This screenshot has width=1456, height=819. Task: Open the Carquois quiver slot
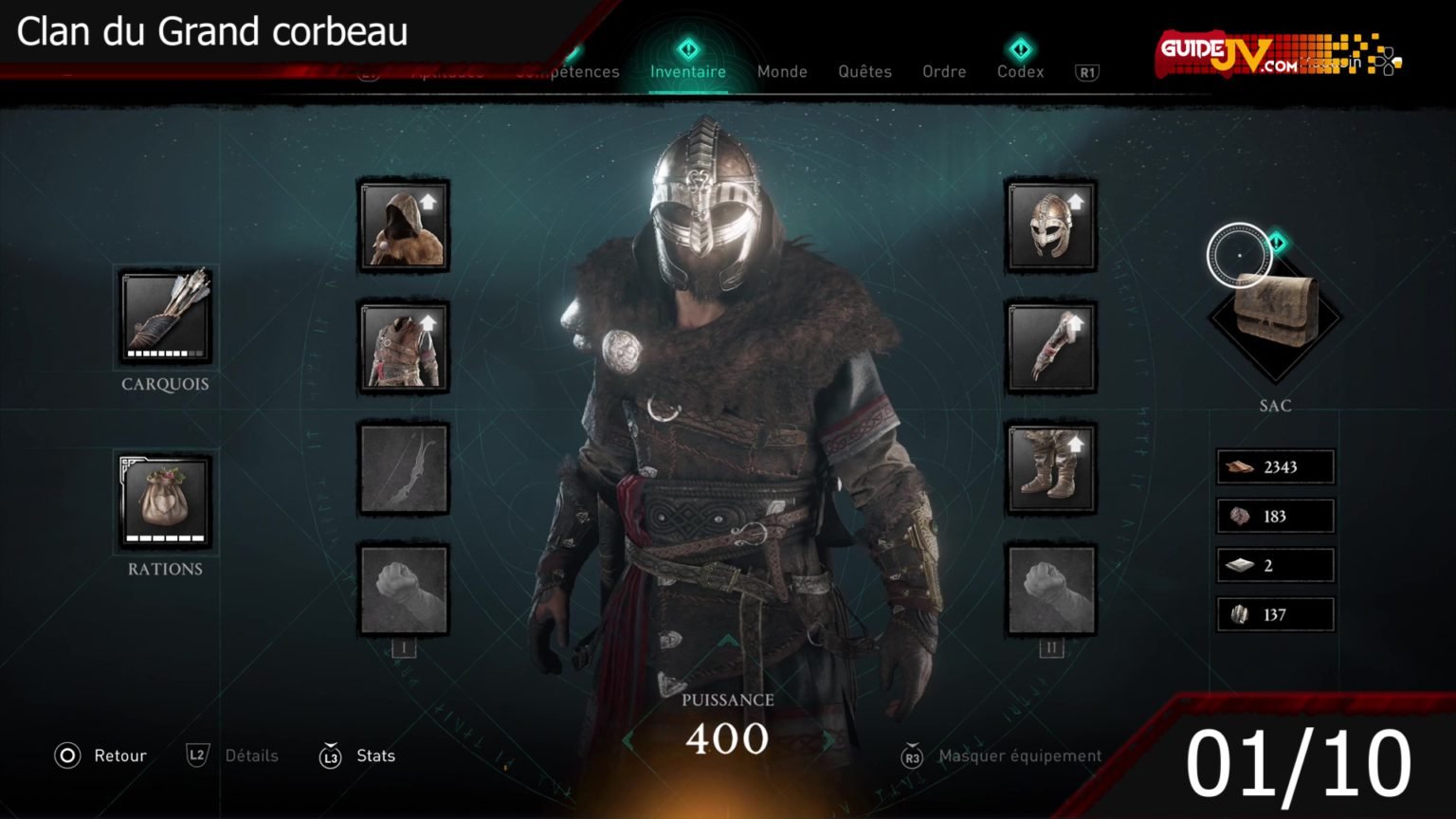(165, 316)
